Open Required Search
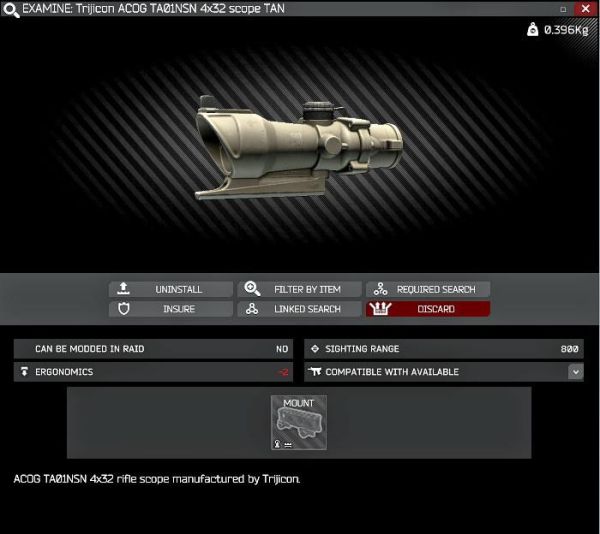This screenshot has height=534, width=600. (427, 289)
